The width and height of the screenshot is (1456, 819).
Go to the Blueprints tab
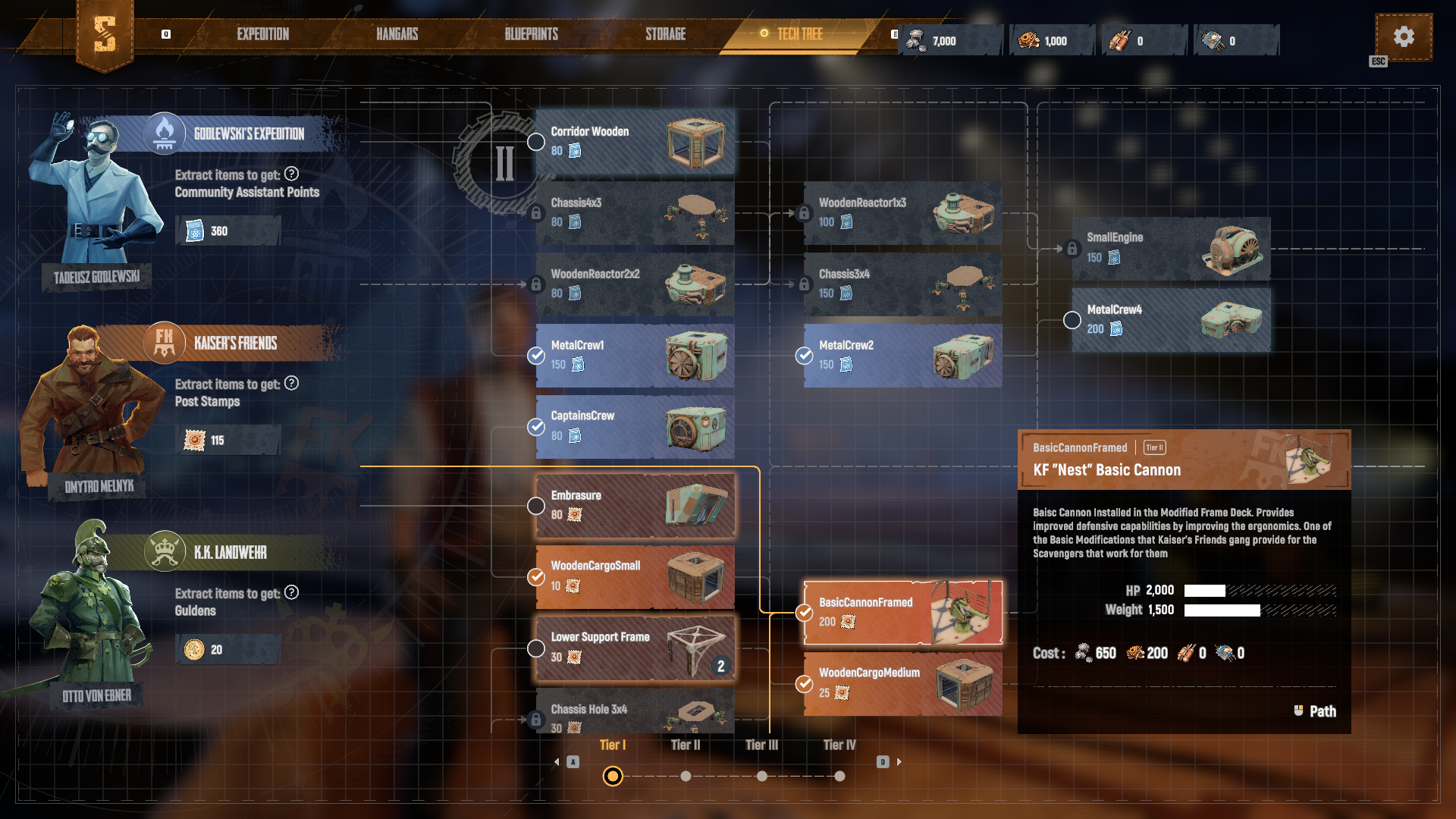pyautogui.click(x=531, y=34)
